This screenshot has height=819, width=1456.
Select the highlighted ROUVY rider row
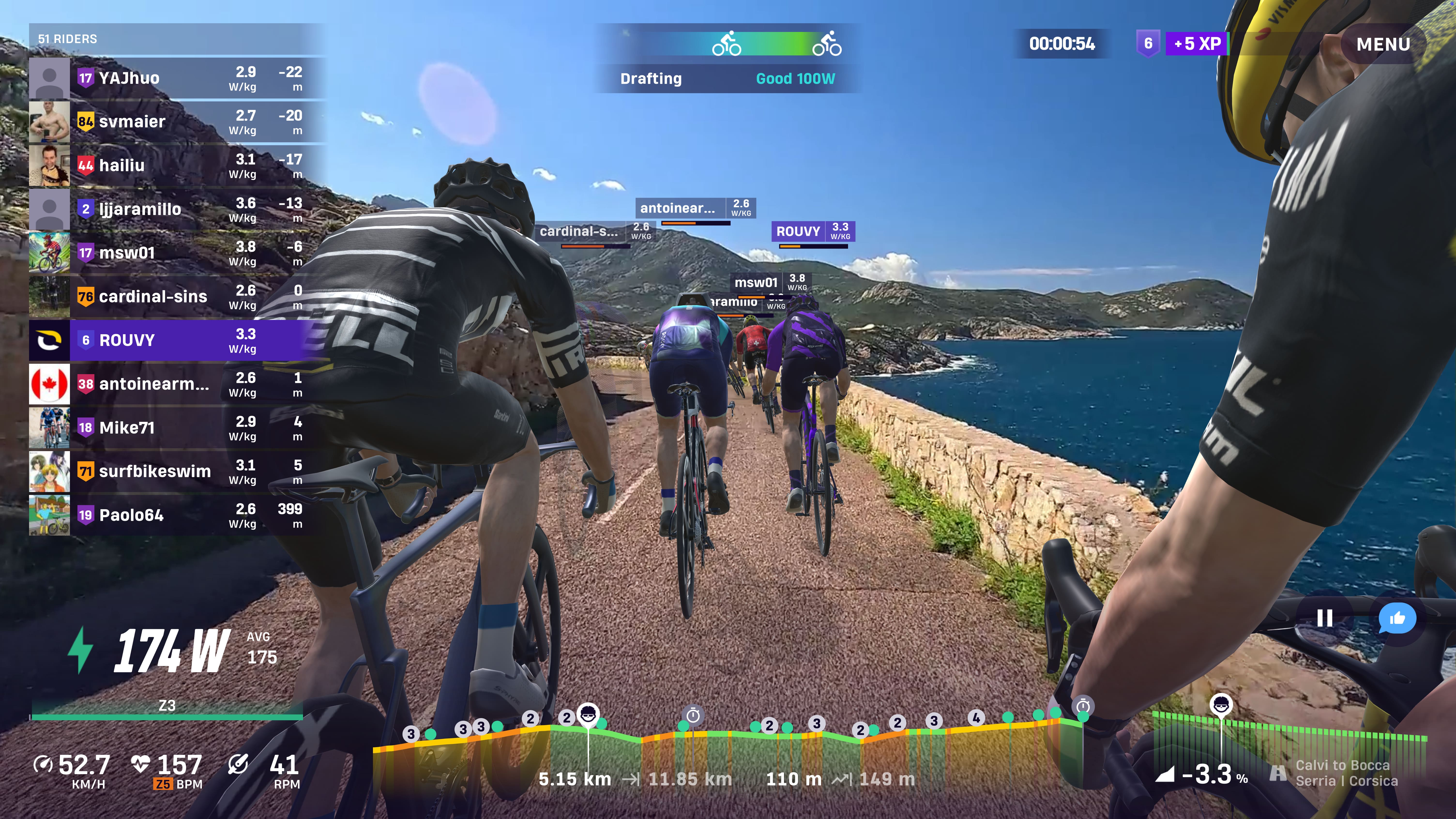[x=175, y=340]
